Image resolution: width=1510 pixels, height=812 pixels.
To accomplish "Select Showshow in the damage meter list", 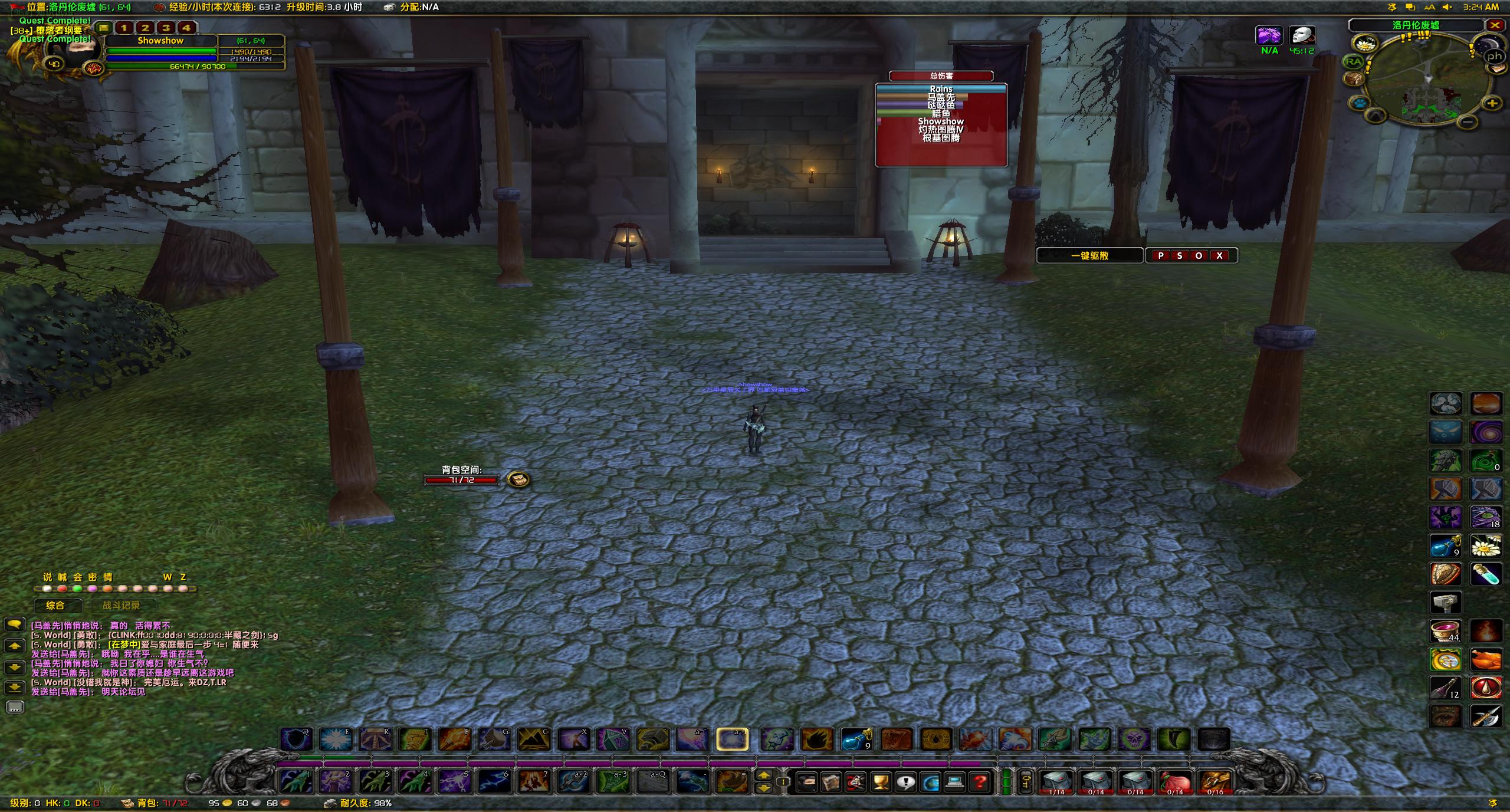I will point(941,121).
